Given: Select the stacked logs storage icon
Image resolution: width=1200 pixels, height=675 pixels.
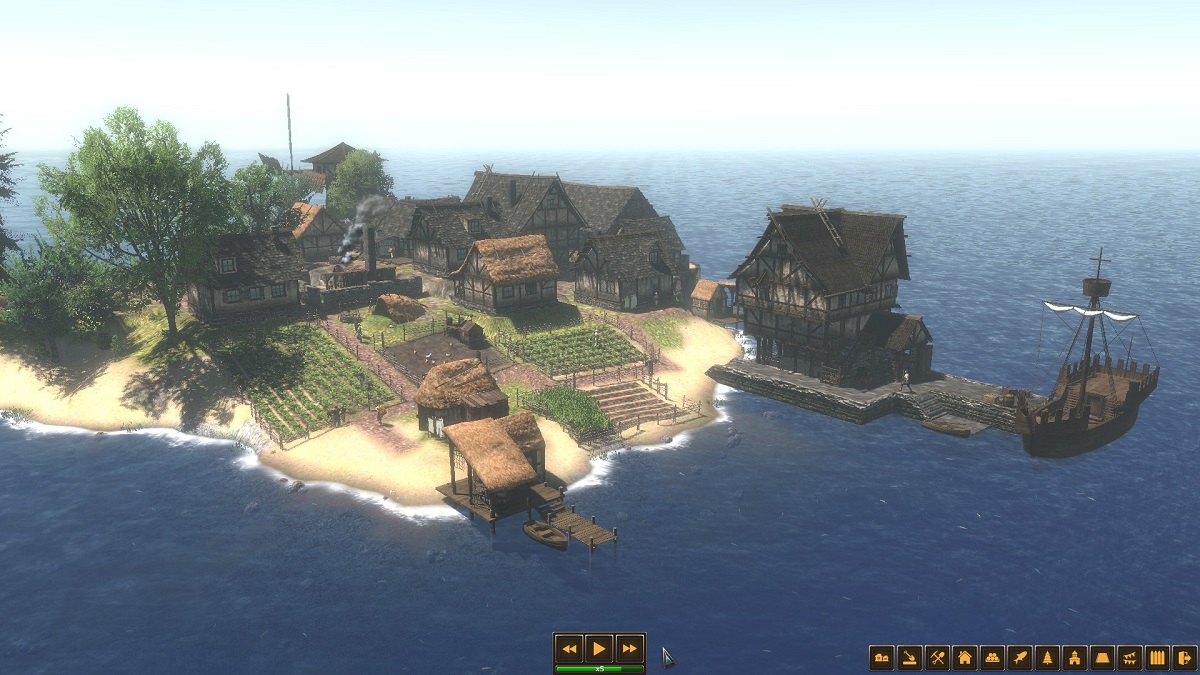Looking at the screenshot, I should [992, 657].
